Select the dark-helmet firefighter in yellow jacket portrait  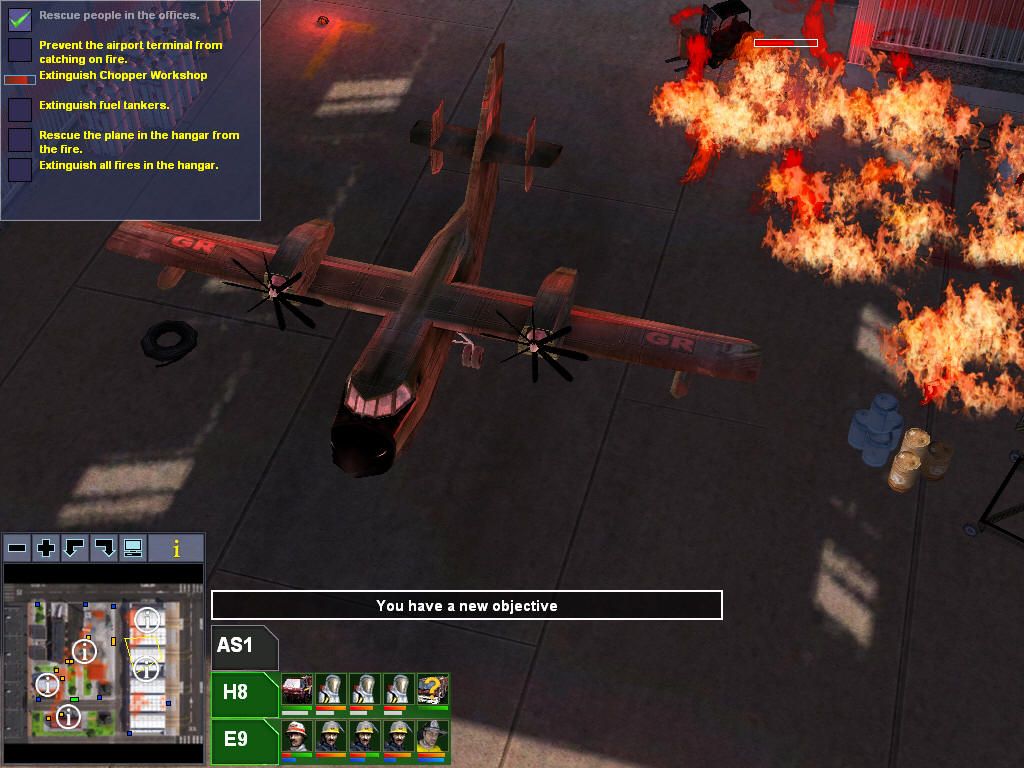point(432,737)
